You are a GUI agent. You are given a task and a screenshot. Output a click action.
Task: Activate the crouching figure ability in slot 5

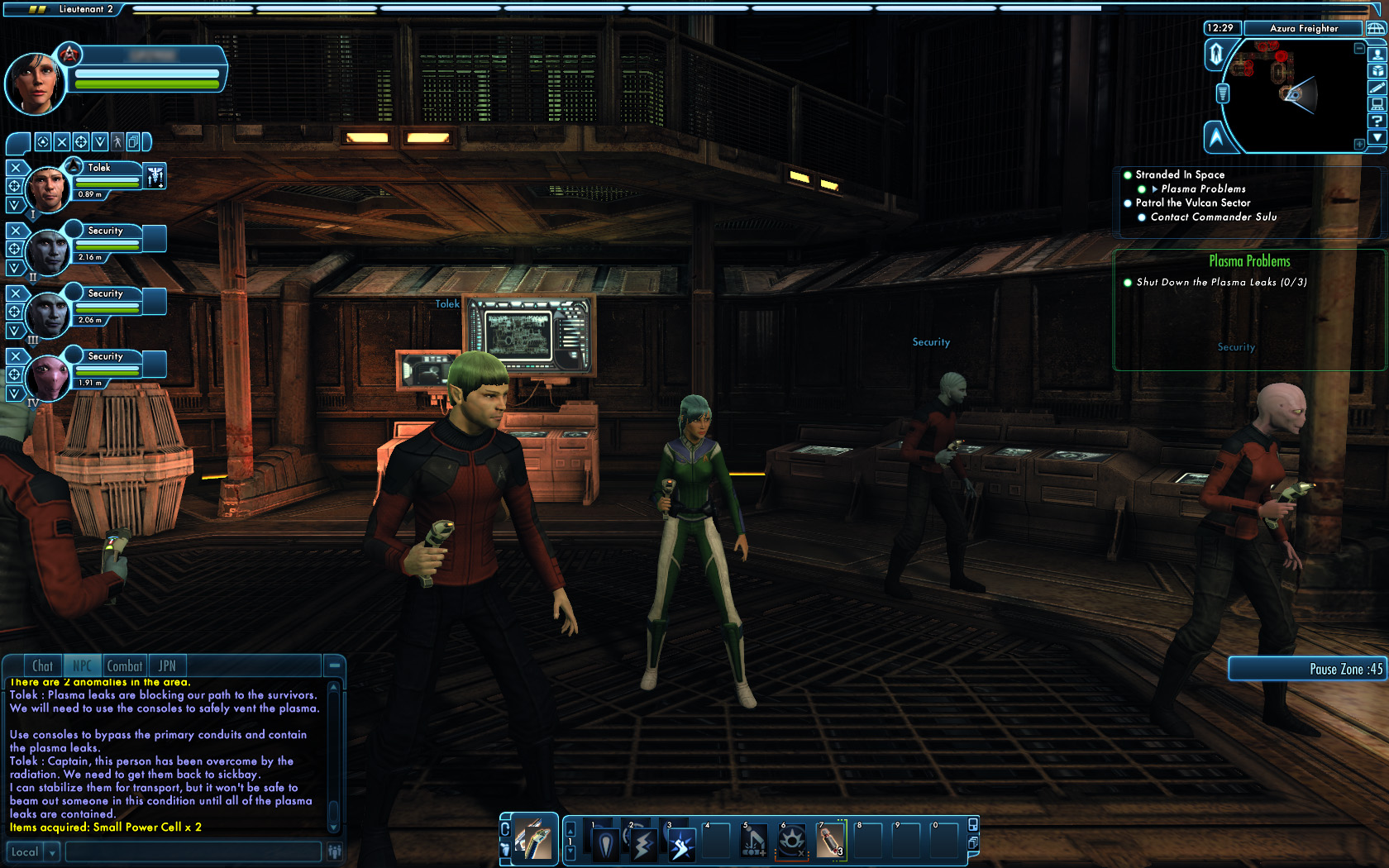coord(754,843)
